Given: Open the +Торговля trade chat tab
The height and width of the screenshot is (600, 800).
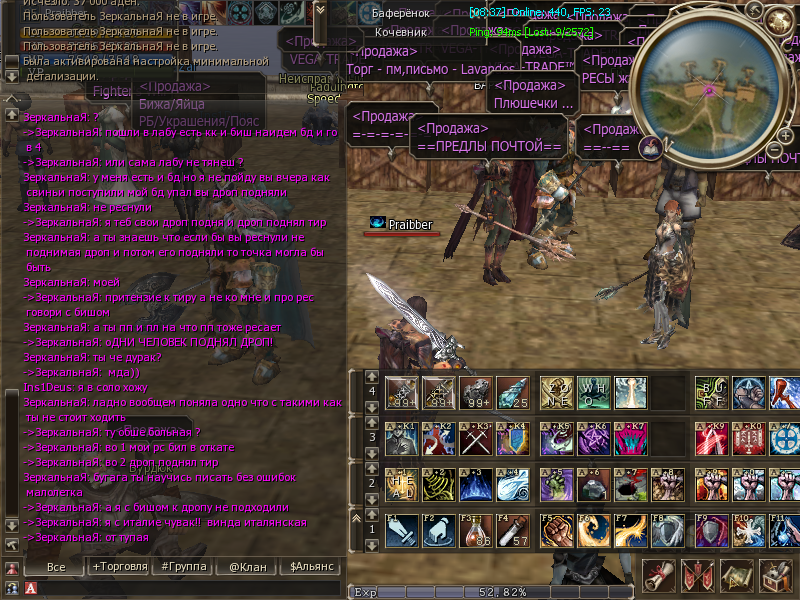Looking at the screenshot, I should point(119,567).
